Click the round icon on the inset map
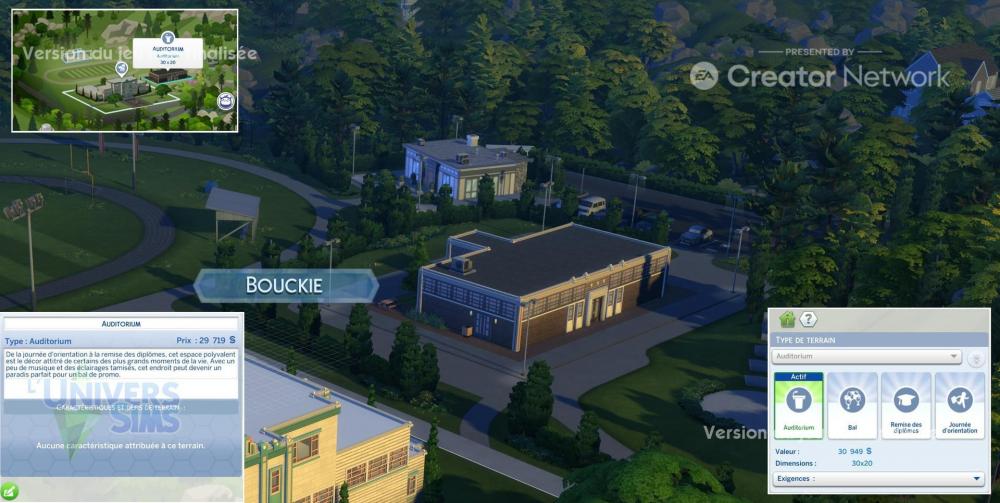The height and width of the screenshot is (503, 1000). point(225,100)
